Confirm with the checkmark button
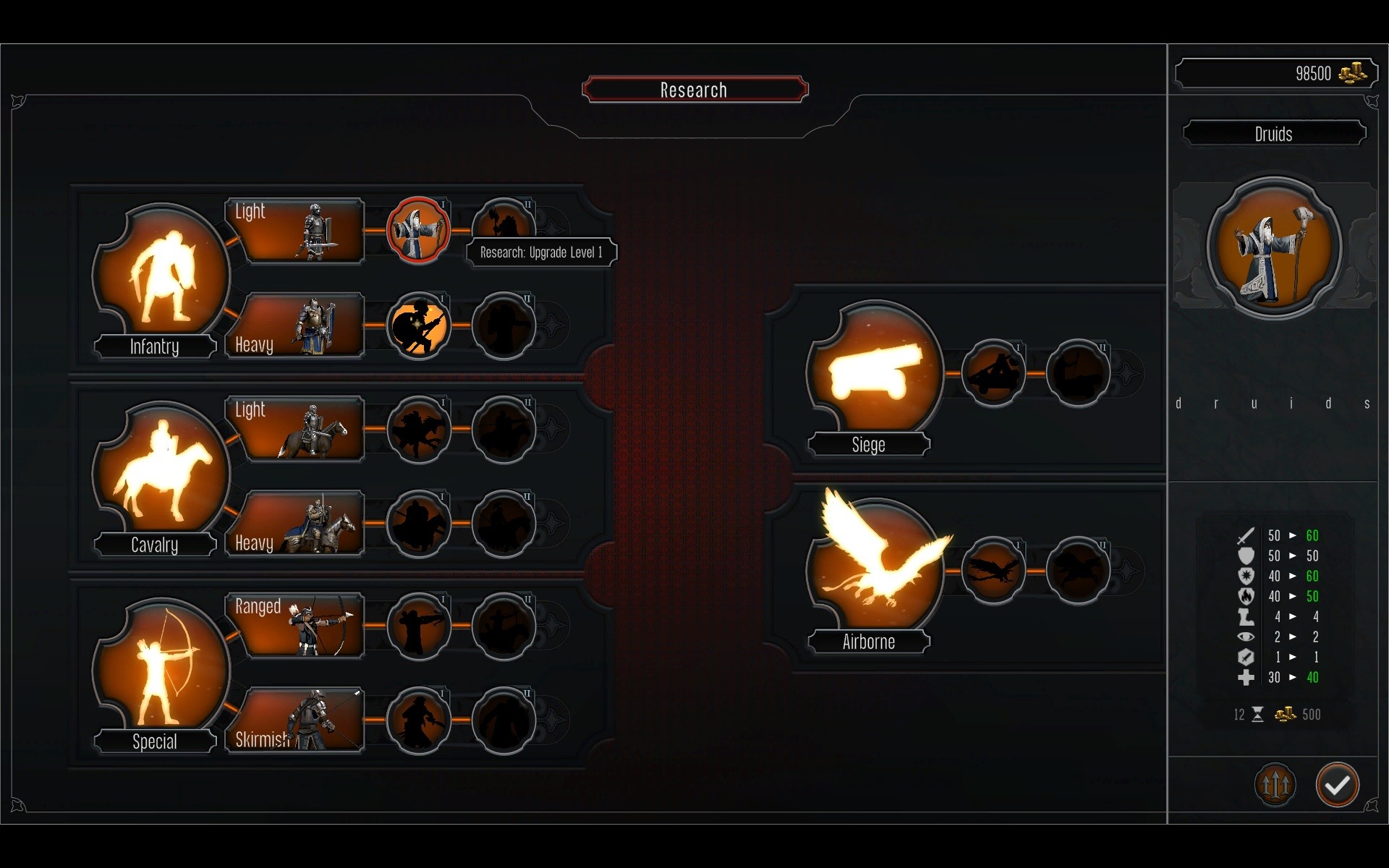The image size is (1389, 868). (1337, 785)
